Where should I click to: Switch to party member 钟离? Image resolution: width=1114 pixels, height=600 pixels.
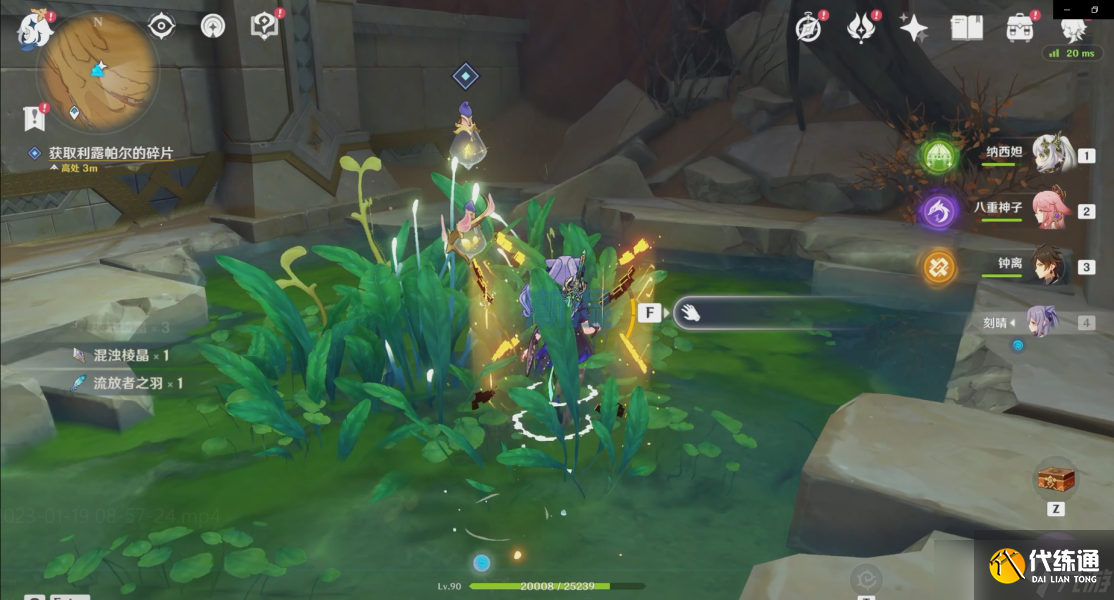[1048, 266]
